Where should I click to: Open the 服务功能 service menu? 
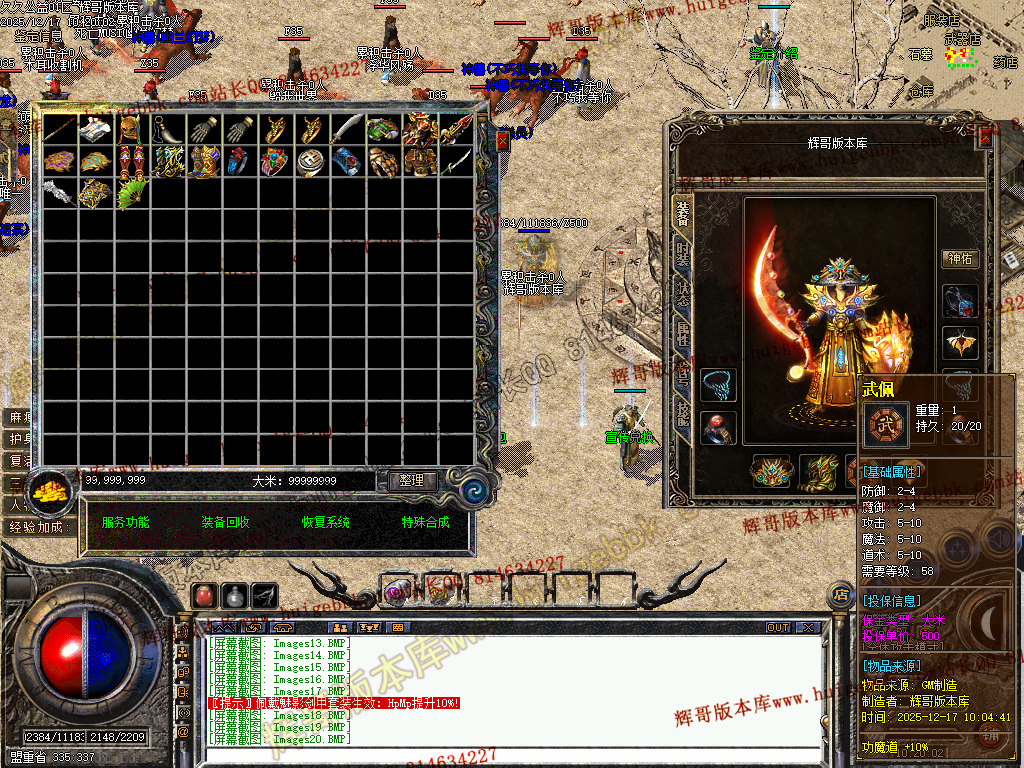tap(126, 522)
